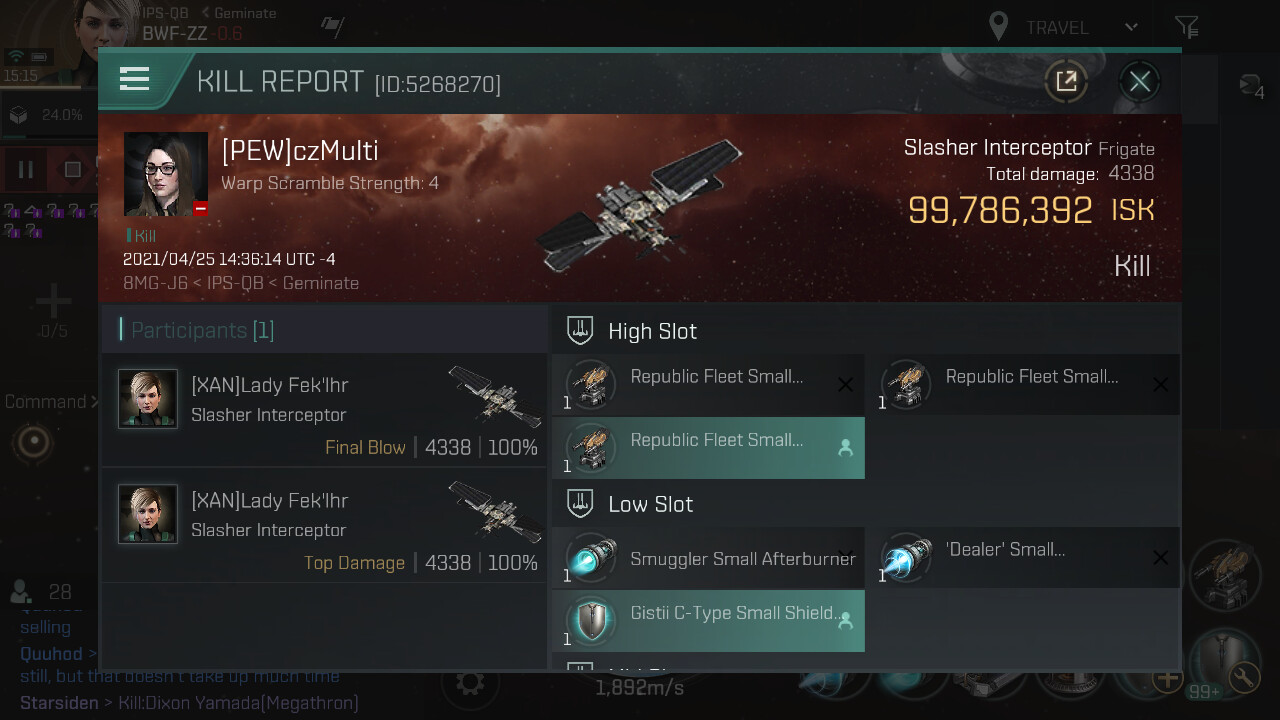Select the Top Damage participant row

click(x=326, y=525)
